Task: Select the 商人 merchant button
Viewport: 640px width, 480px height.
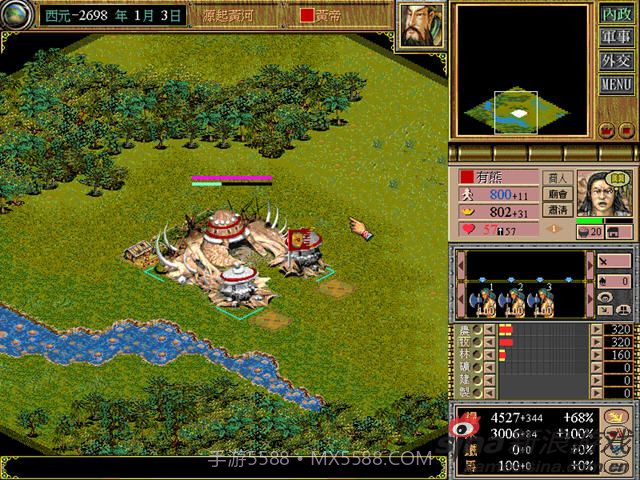Action: click(557, 179)
